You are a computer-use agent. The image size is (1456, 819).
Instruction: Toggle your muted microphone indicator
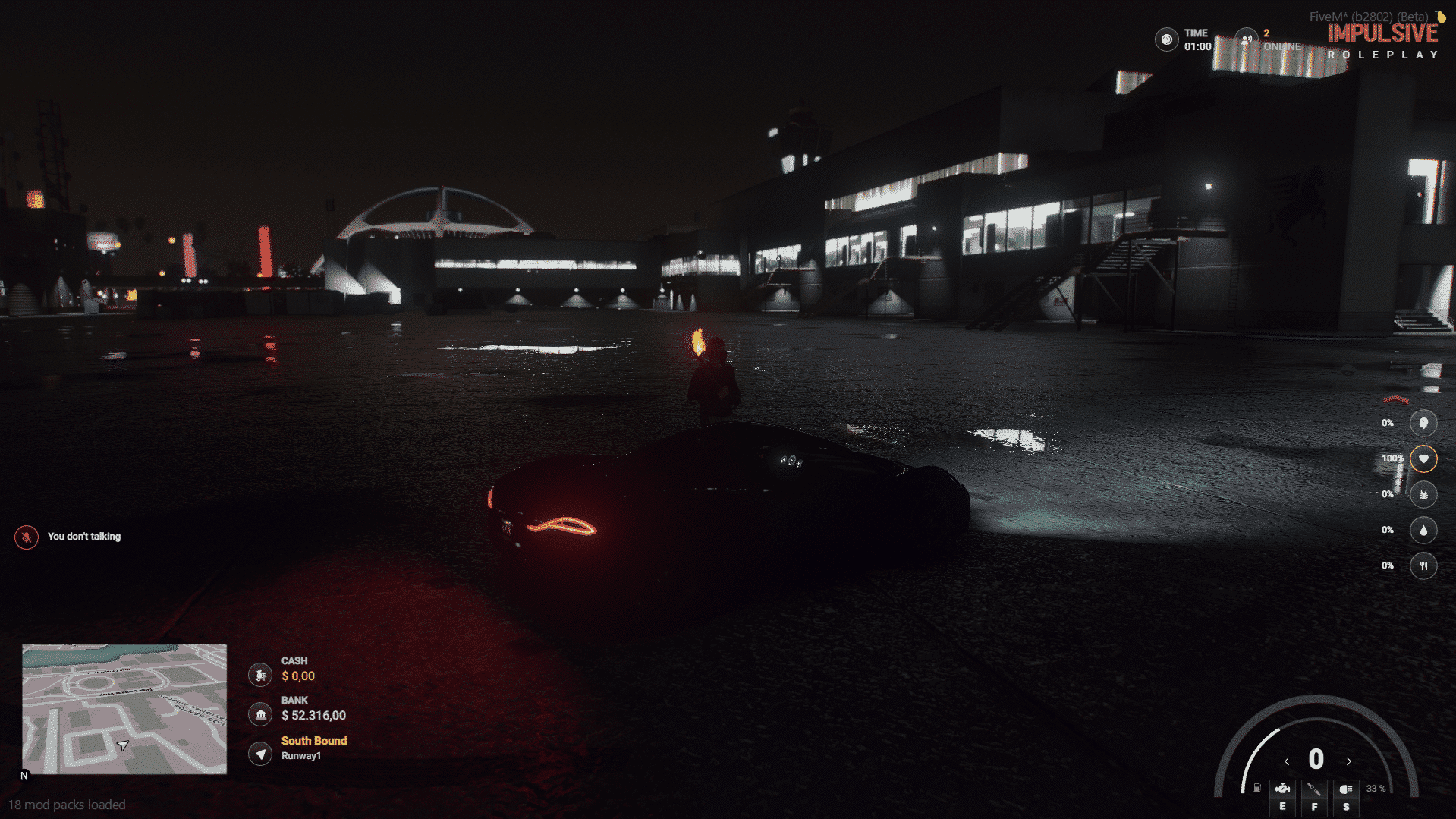pyautogui.click(x=26, y=537)
